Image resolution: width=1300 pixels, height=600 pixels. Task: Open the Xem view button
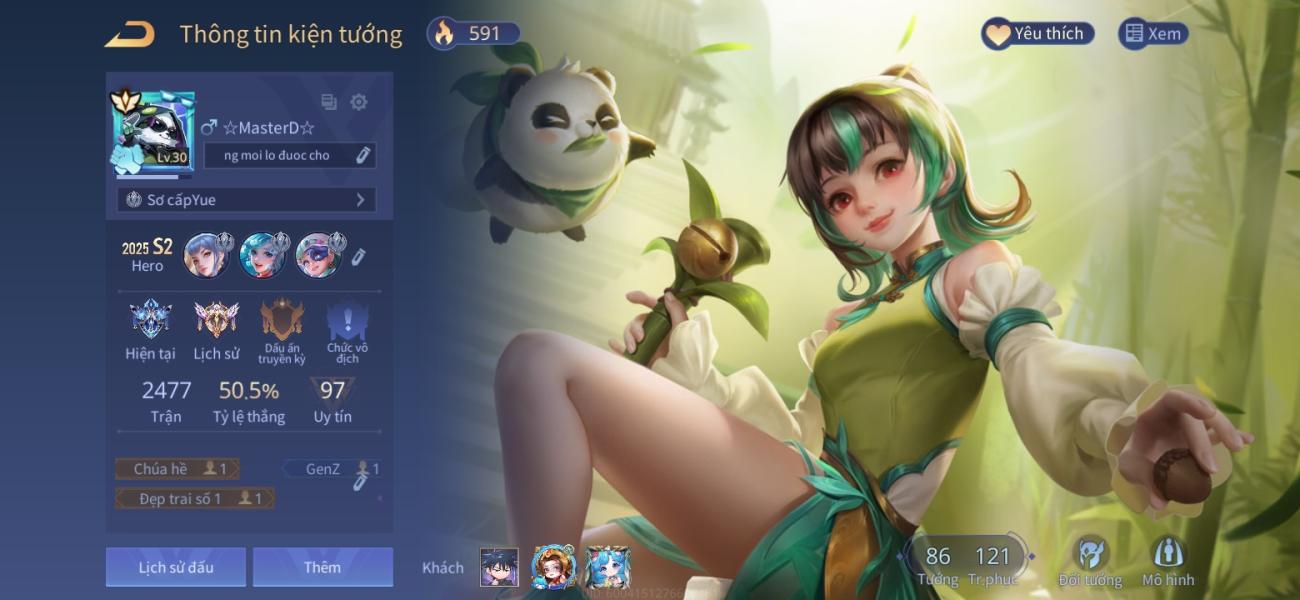click(x=1153, y=34)
